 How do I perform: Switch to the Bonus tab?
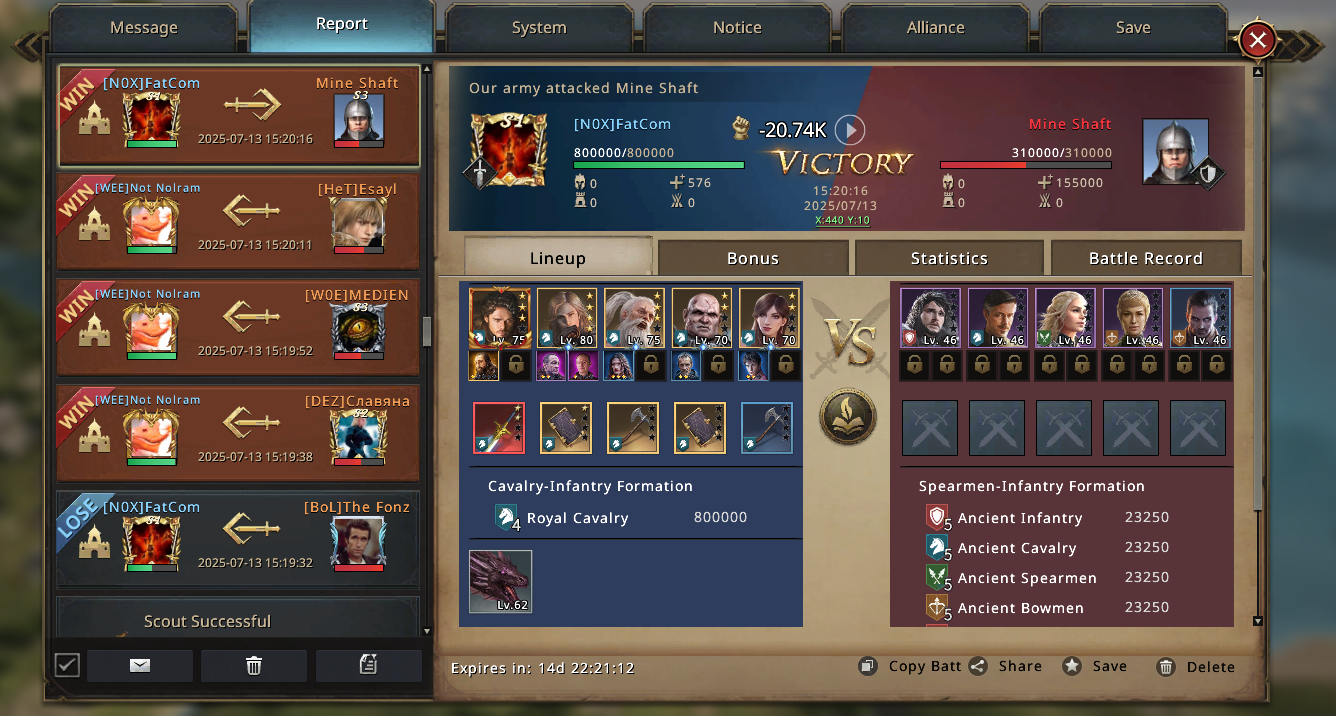752,258
